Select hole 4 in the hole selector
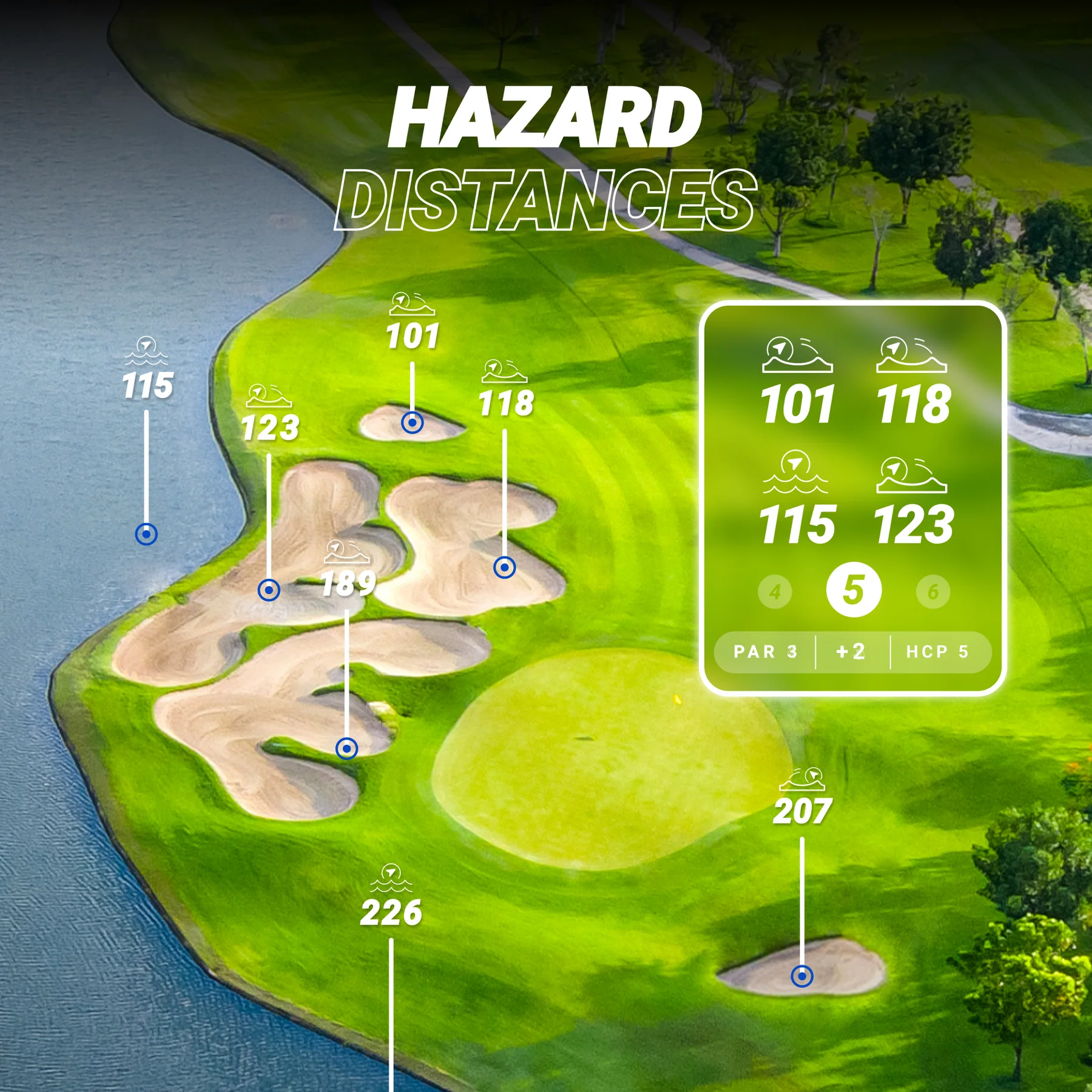 [x=775, y=591]
